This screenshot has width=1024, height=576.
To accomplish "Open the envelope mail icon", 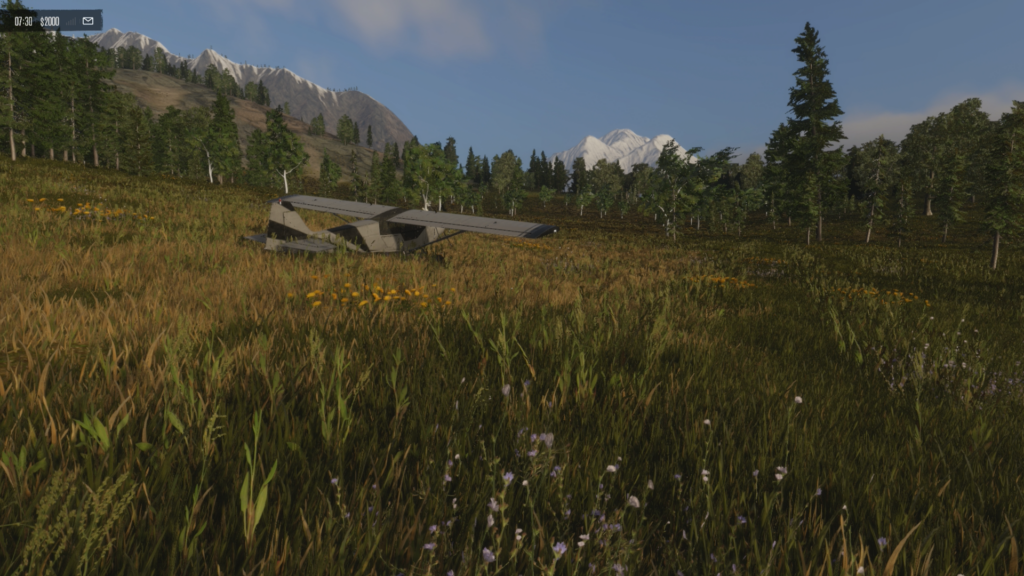I will [87, 20].
